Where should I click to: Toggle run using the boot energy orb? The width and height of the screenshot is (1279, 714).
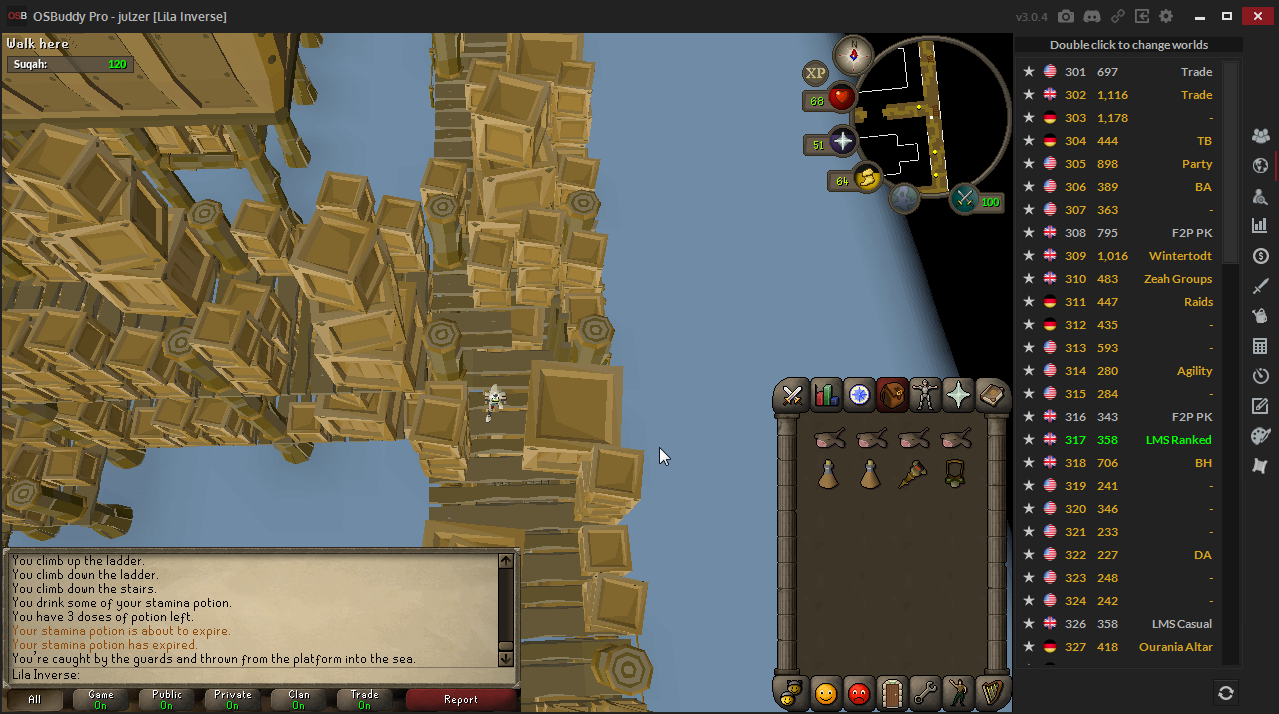coord(867,180)
